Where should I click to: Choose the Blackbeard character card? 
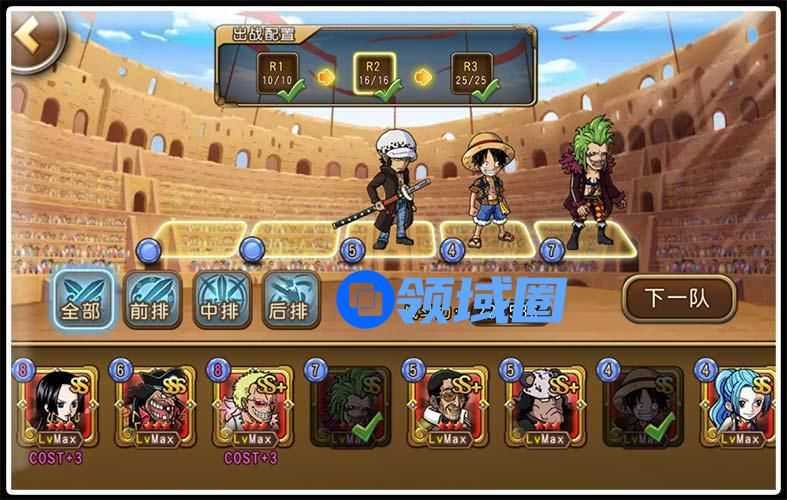(x=152, y=407)
